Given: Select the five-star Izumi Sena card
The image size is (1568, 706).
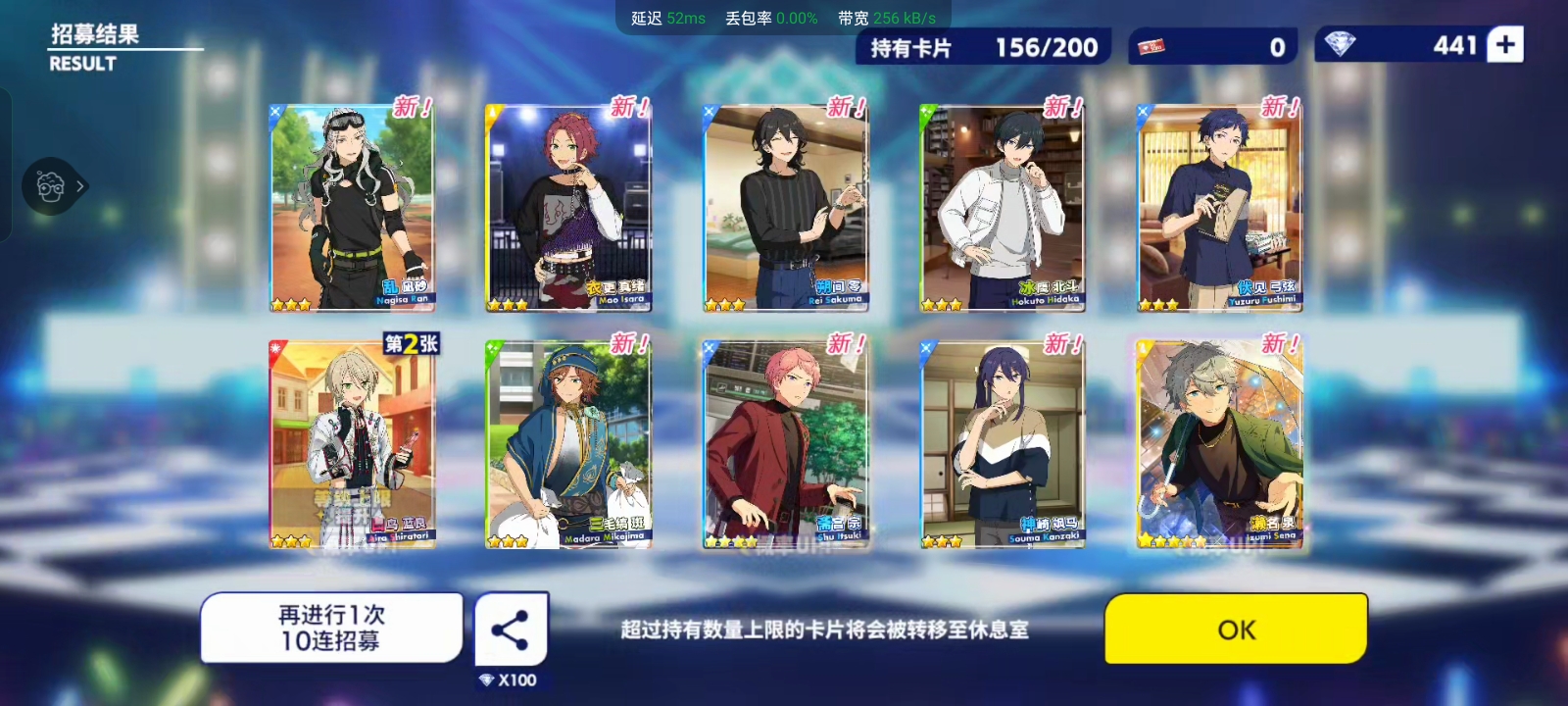Looking at the screenshot, I should [1220, 444].
